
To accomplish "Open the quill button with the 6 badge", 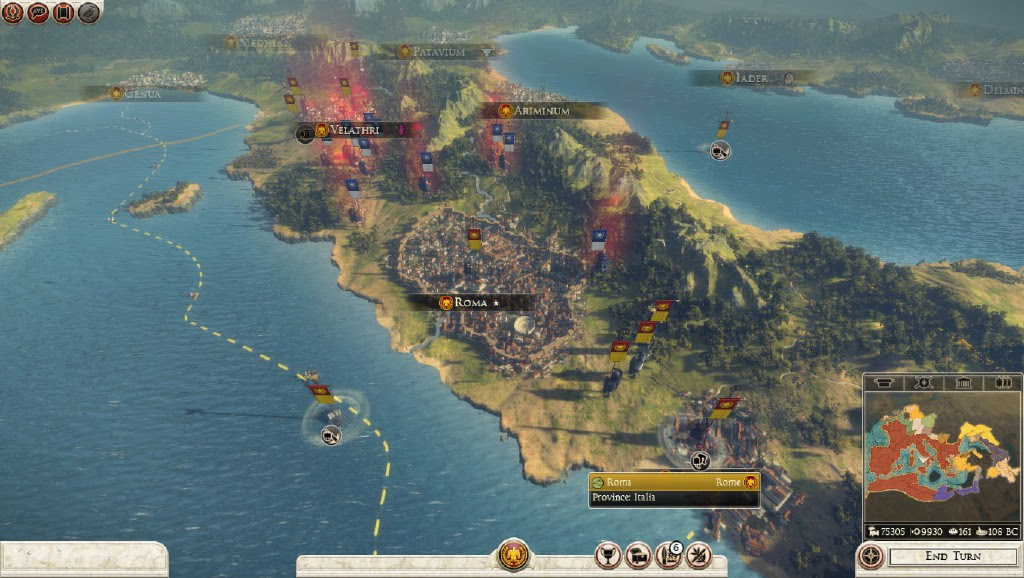I will point(667,555).
